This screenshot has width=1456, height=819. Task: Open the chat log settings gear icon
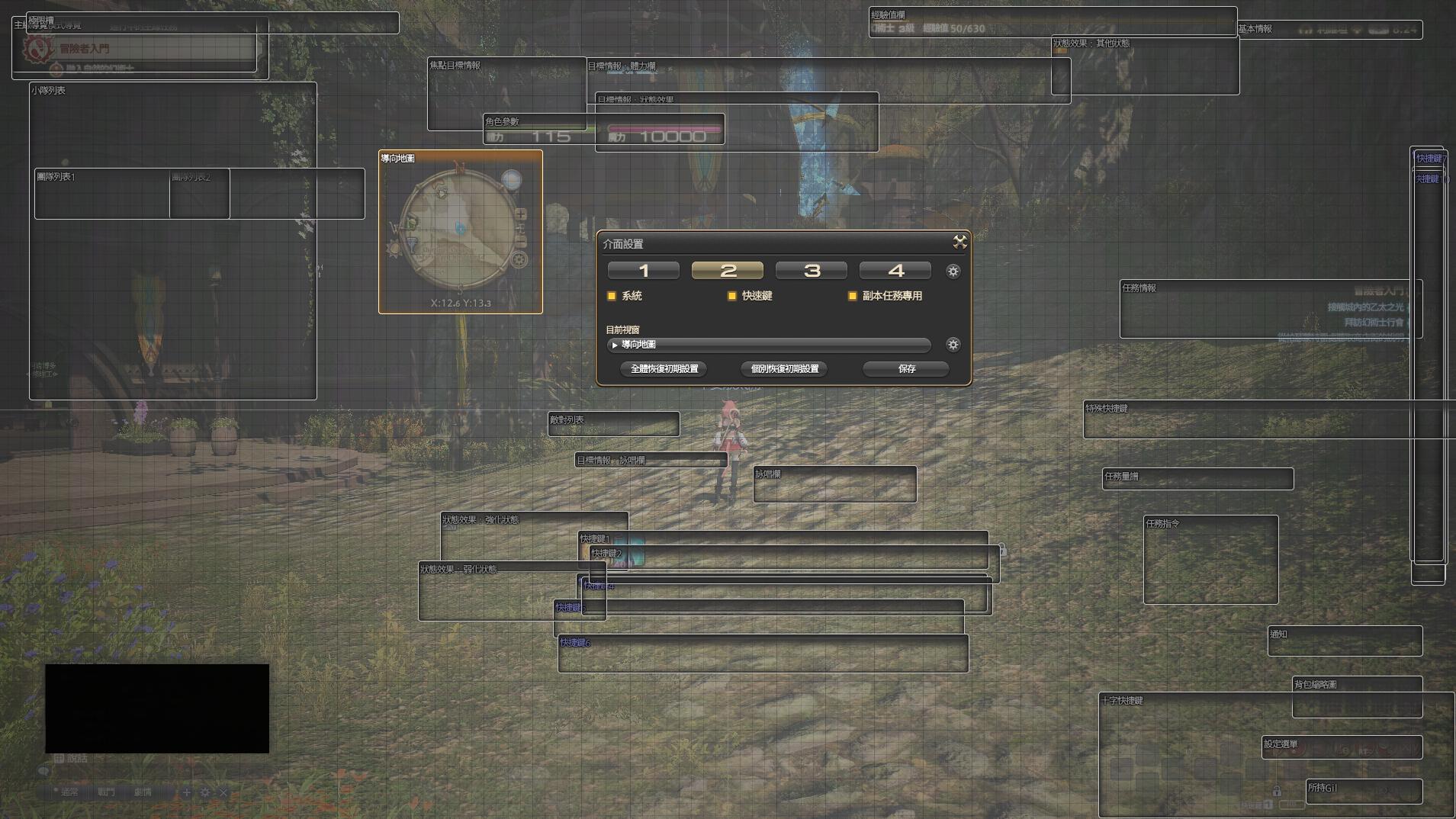click(205, 792)
